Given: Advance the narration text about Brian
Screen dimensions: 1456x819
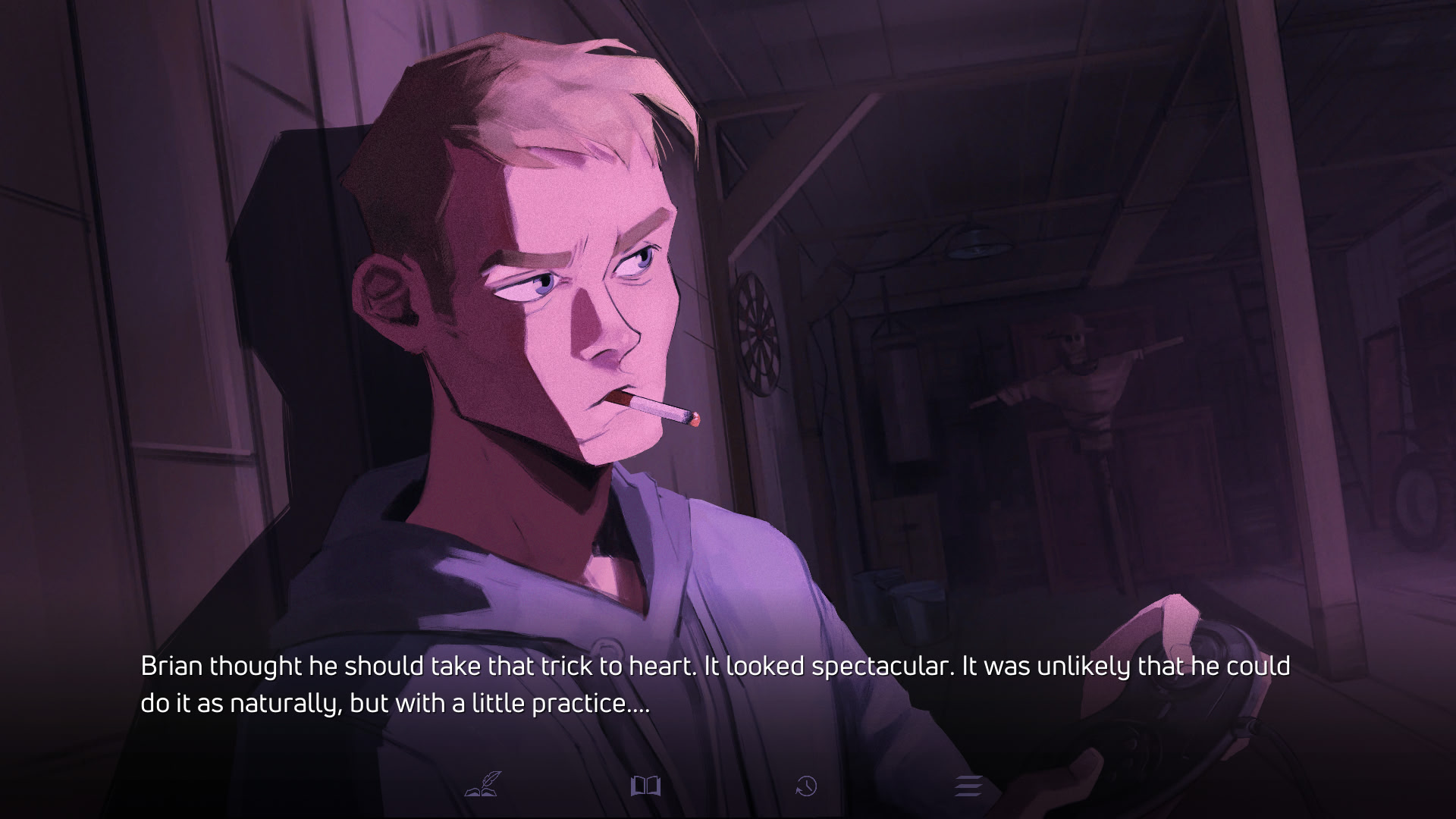Looking at the screenshot, I should (x=714, y=685).
